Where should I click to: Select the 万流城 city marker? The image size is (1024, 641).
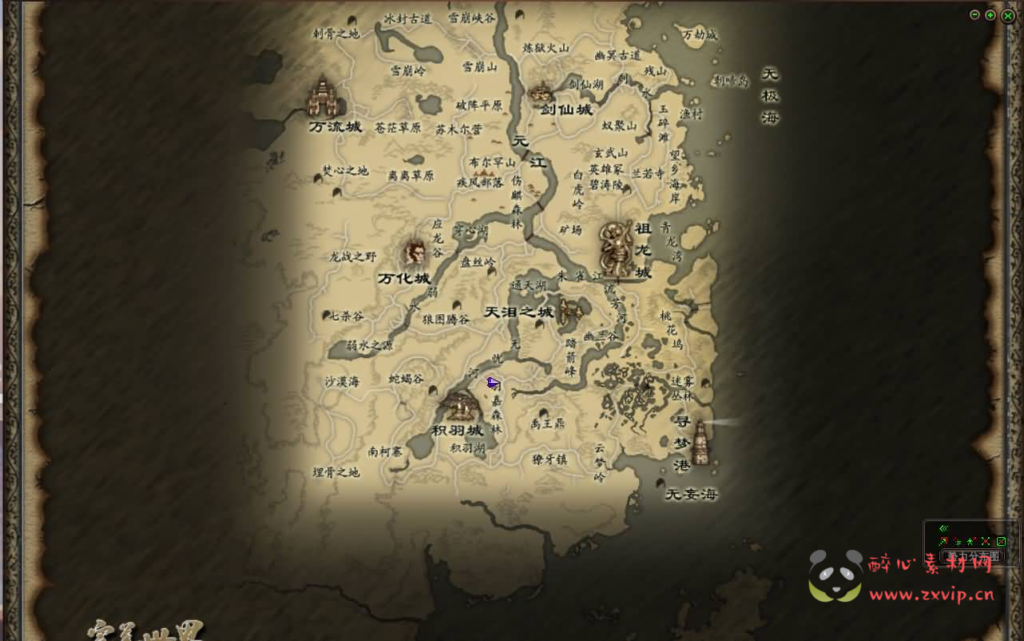pyautogui.click(x=322, y=98)
